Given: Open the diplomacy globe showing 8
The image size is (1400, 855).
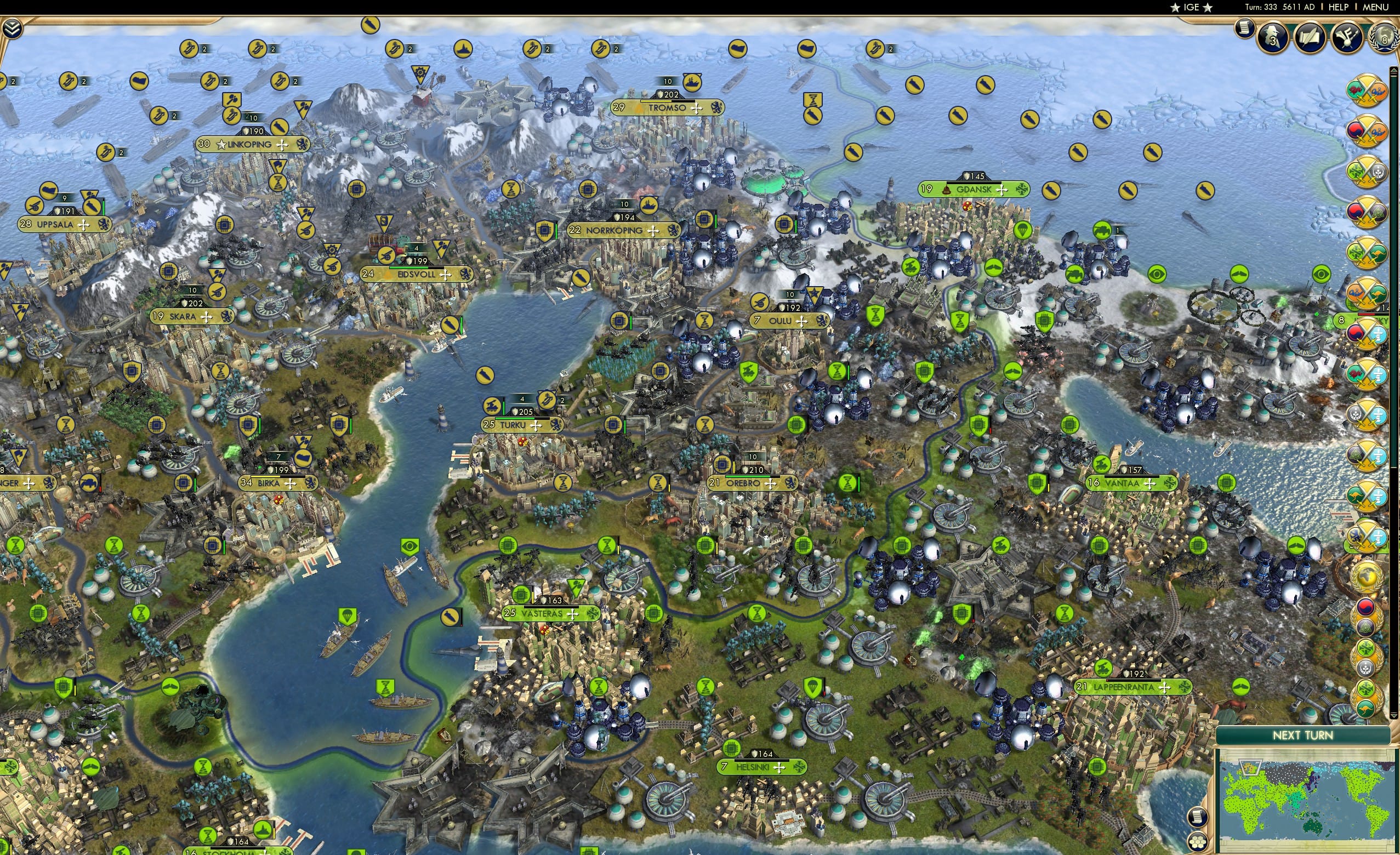Looking at the screenshot, I should [x=1383, y=38].
